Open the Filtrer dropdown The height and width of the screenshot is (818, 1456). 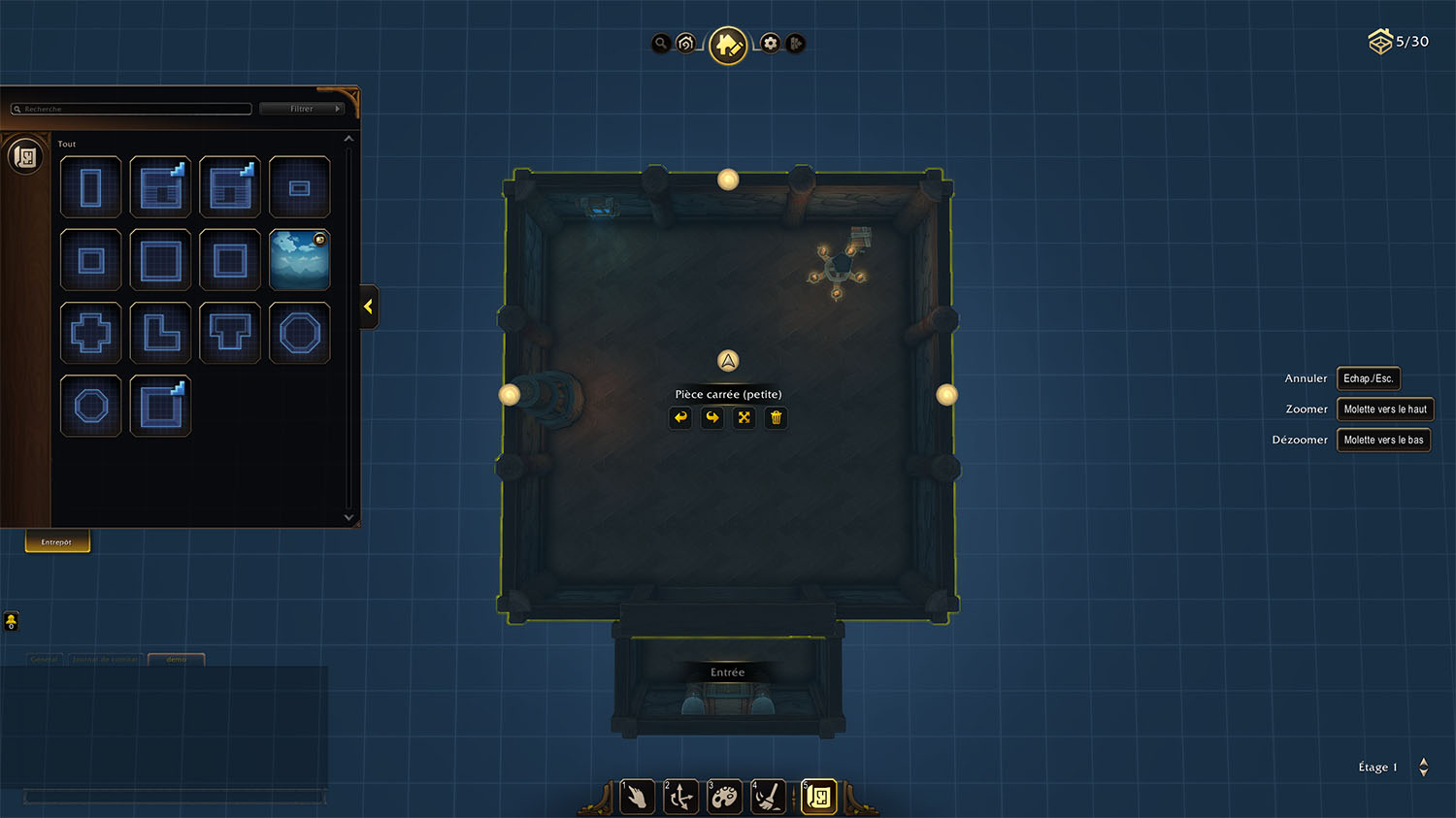(303, 109)
